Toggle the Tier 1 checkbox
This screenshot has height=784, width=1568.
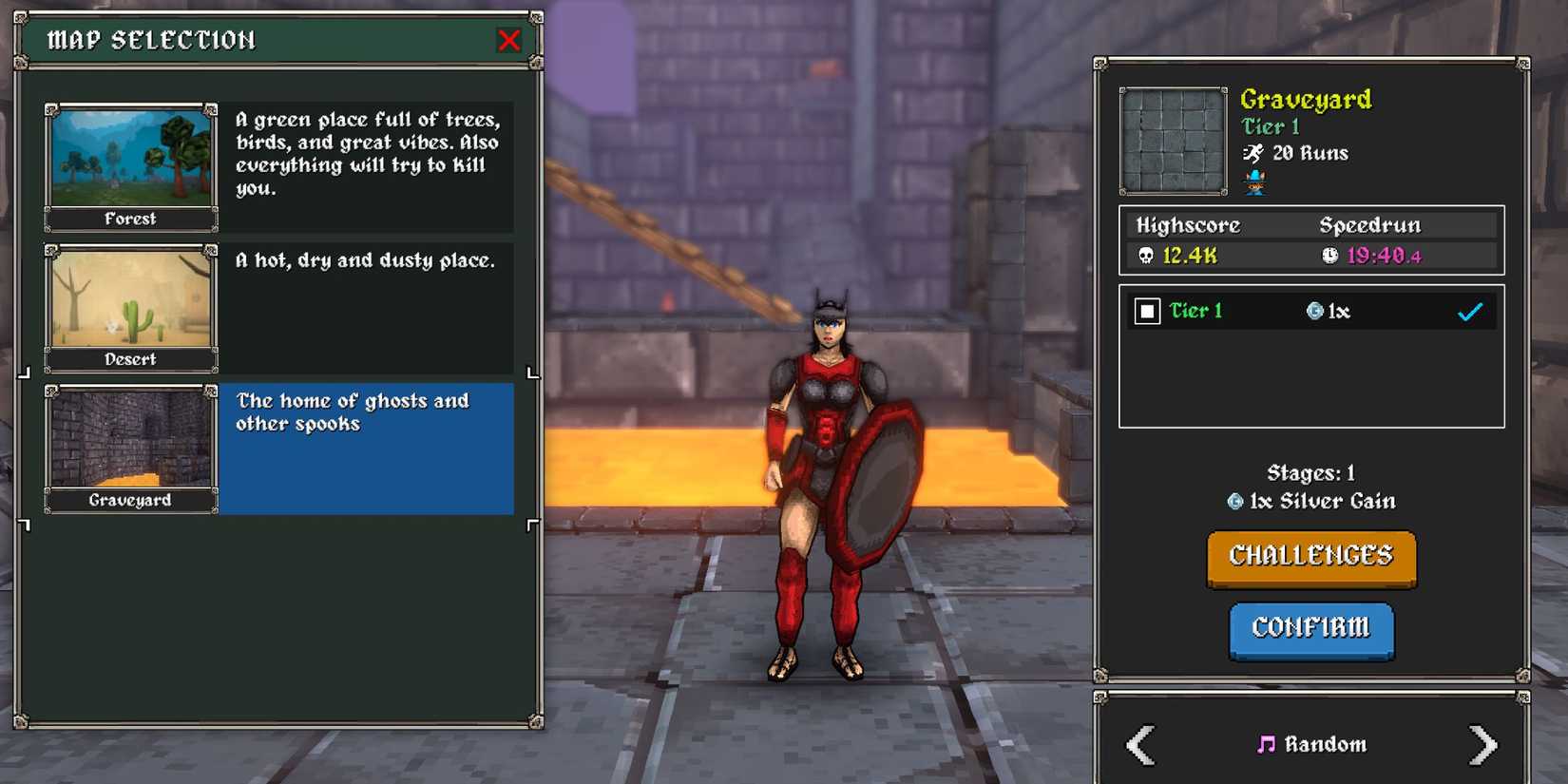tap(1150, 310)
